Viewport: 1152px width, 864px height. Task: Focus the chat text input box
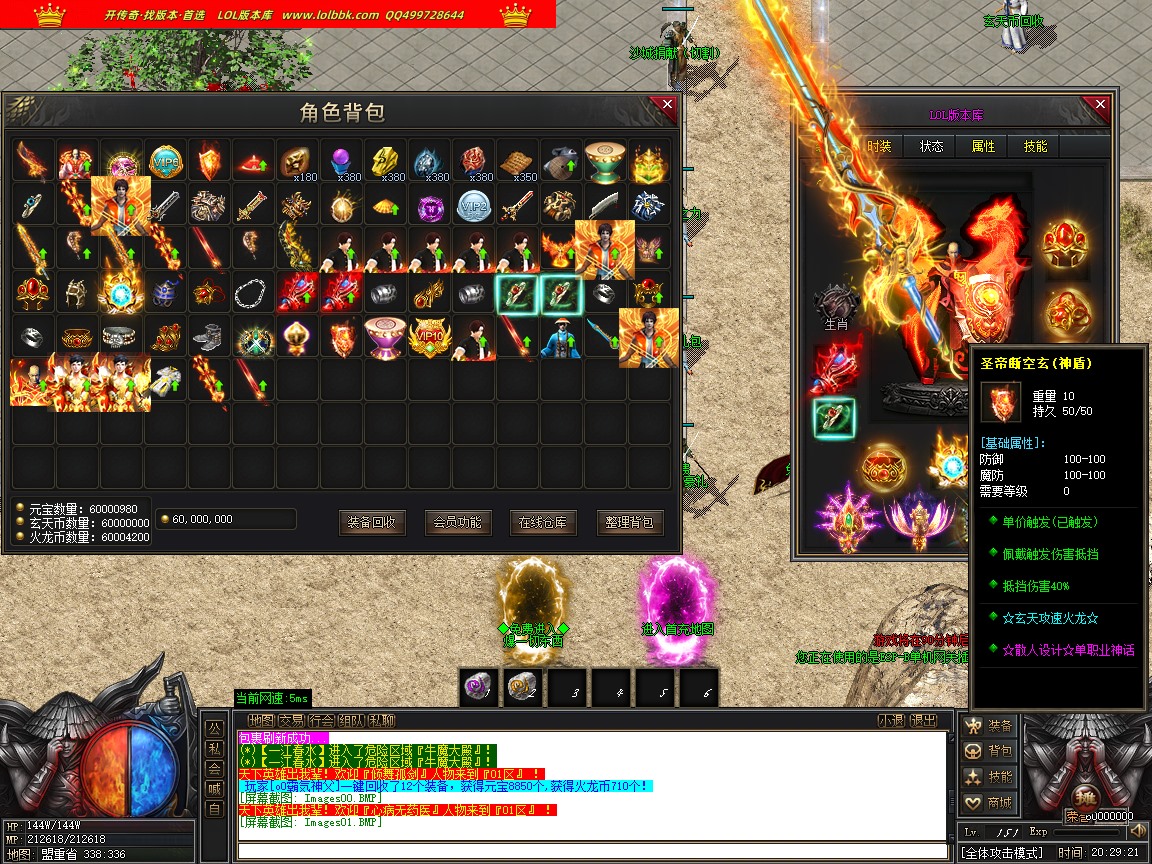click(x=590, y=851)
